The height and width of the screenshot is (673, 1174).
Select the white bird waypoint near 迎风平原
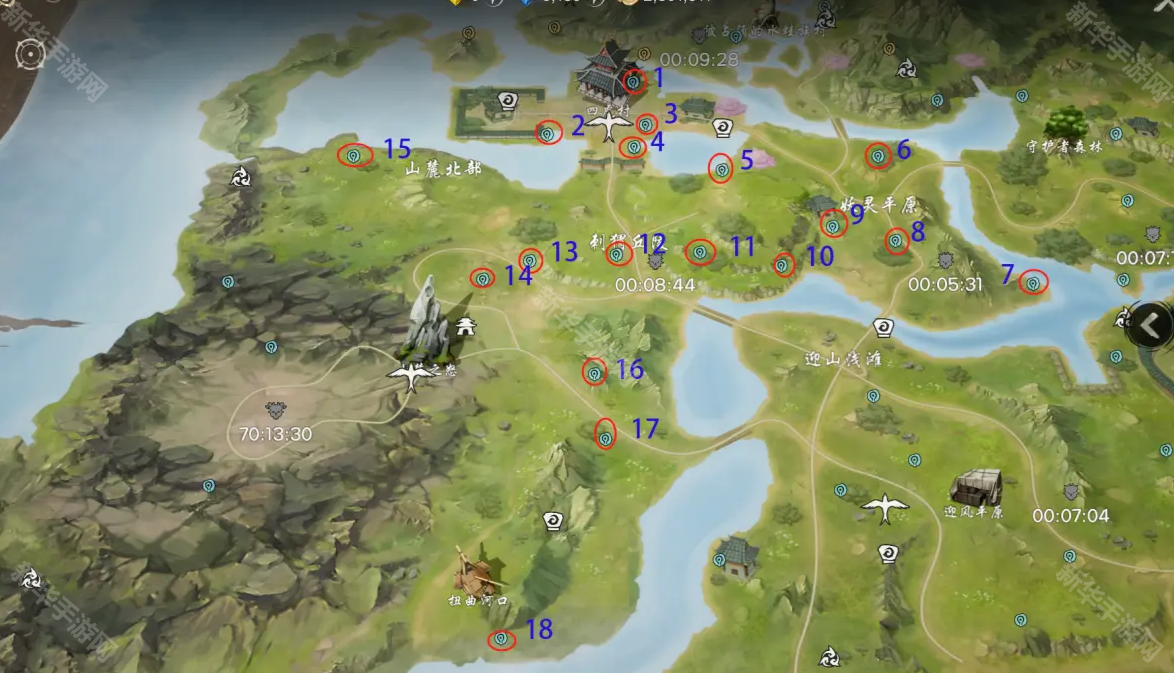885,508
